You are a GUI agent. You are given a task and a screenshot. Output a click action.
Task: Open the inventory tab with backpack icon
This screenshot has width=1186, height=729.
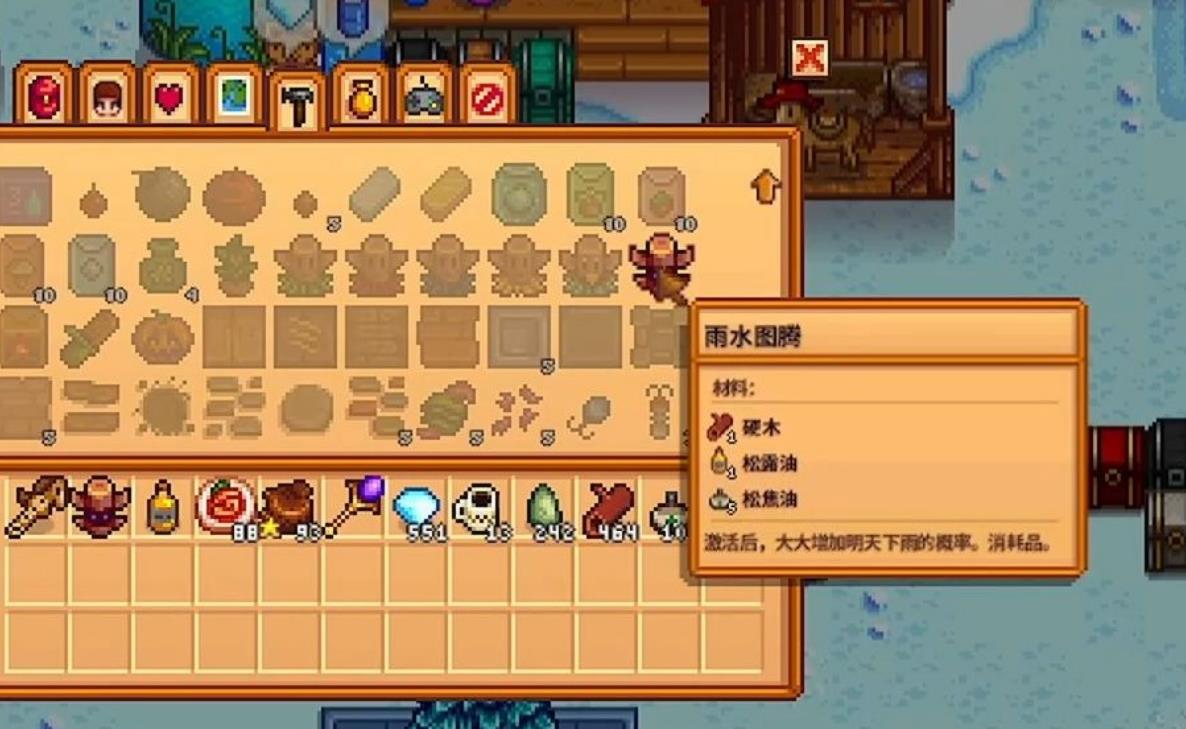(x=44, y=99)
